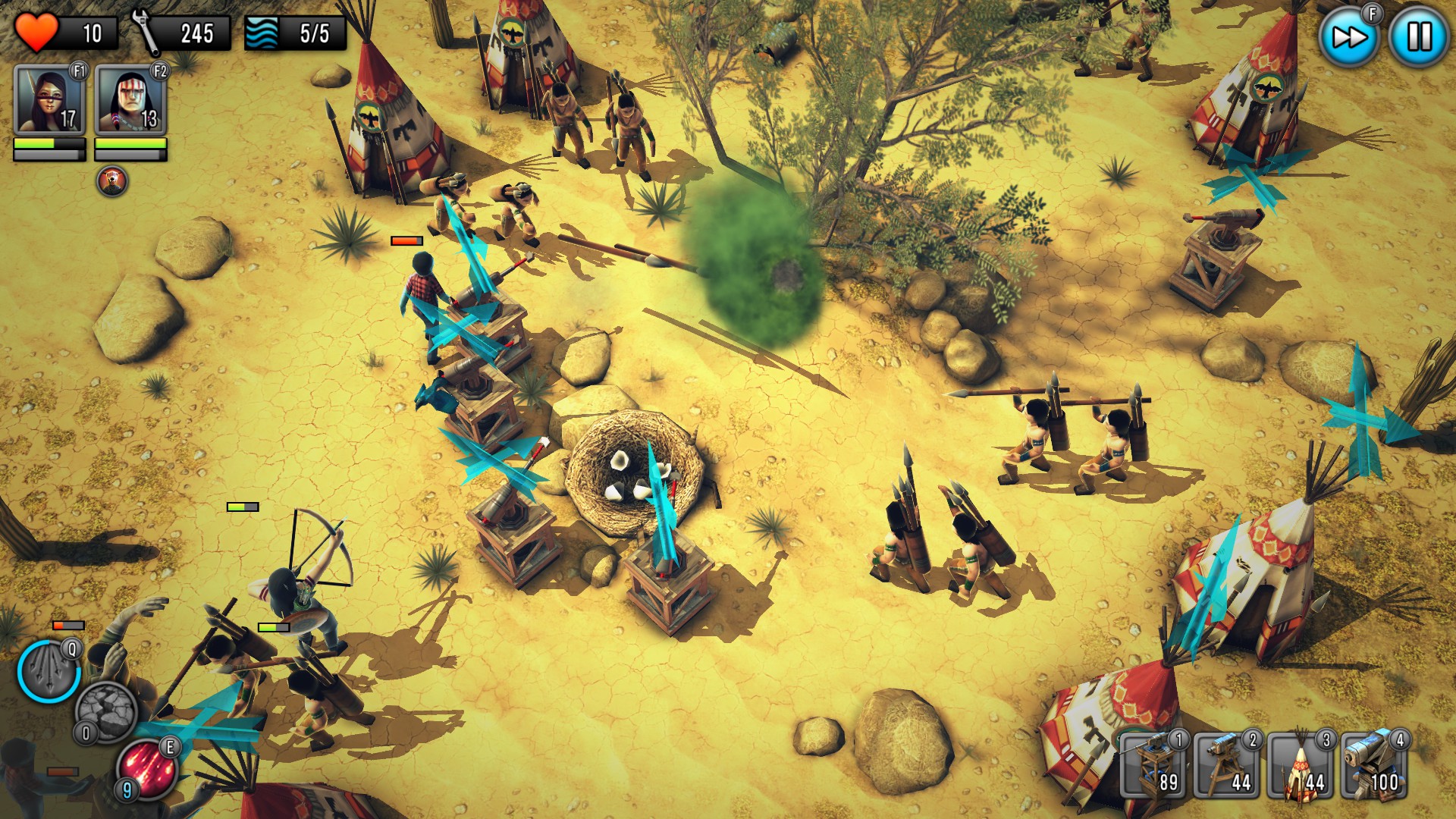The width and height of the screenshot is (1456, 819).
Task: Trigger the meteor rain ability
Action: (x=148, y=770)
